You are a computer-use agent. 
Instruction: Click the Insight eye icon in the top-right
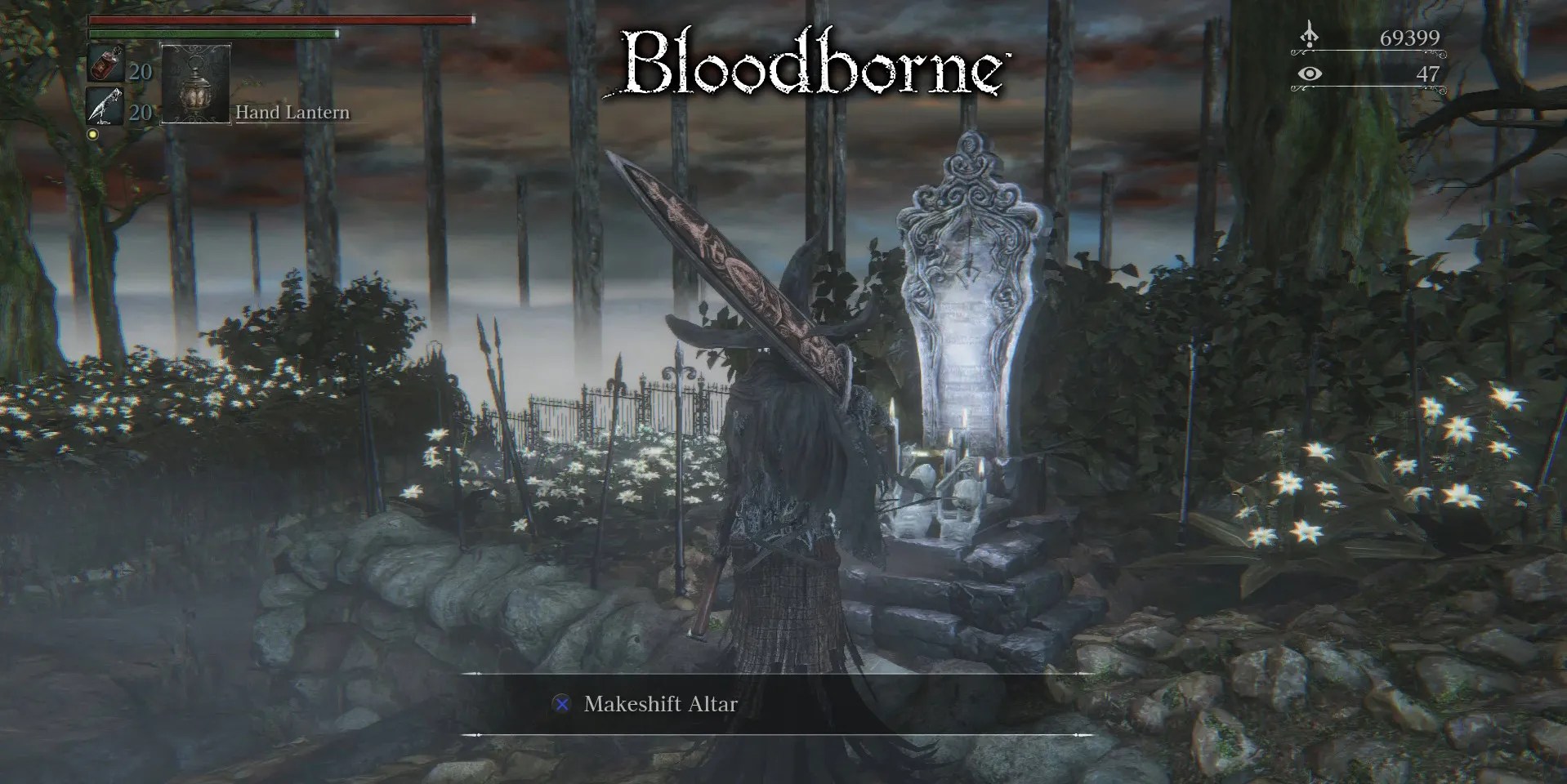click(x=1310, y=74)
